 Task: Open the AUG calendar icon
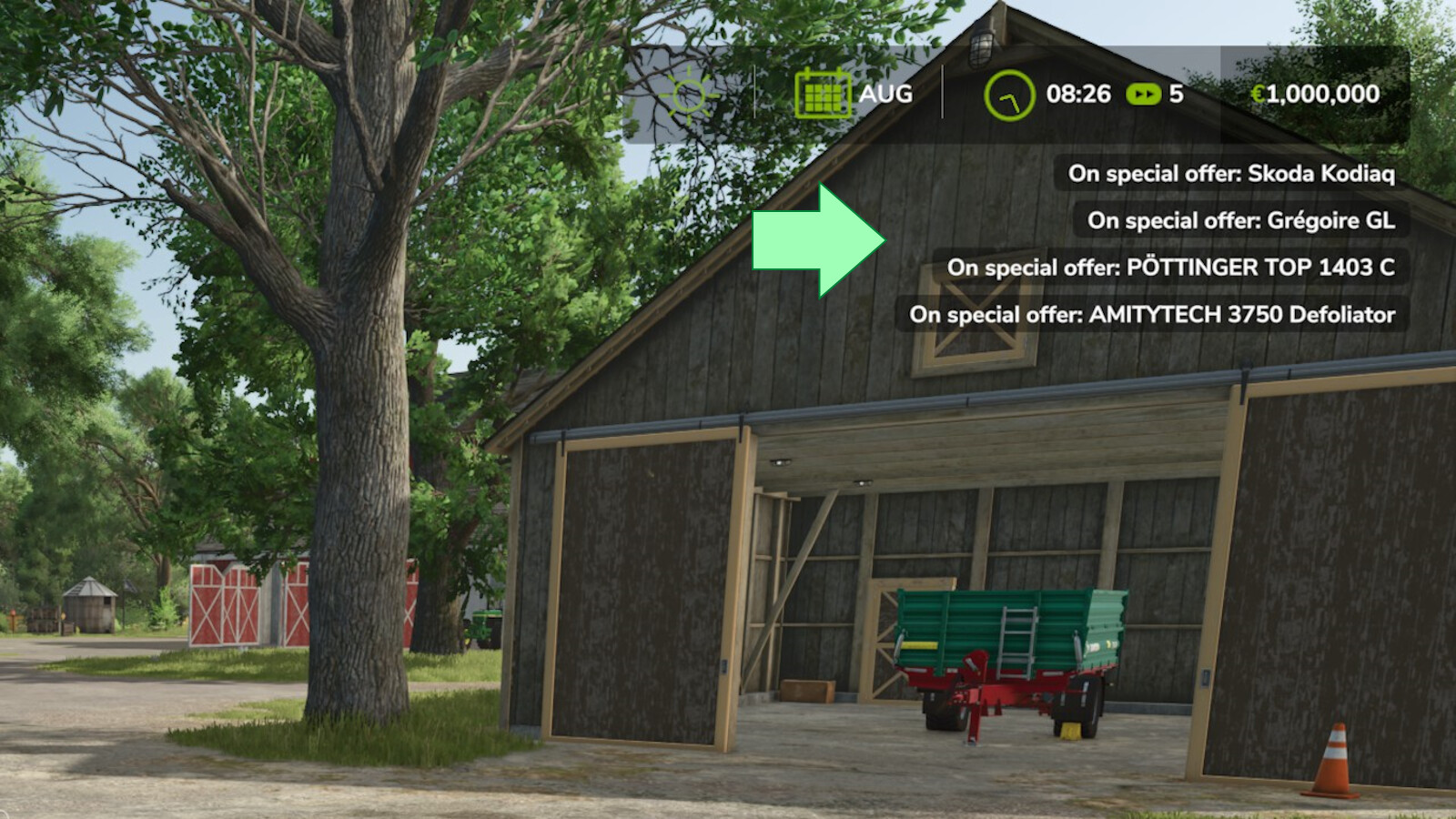(822, 93)
